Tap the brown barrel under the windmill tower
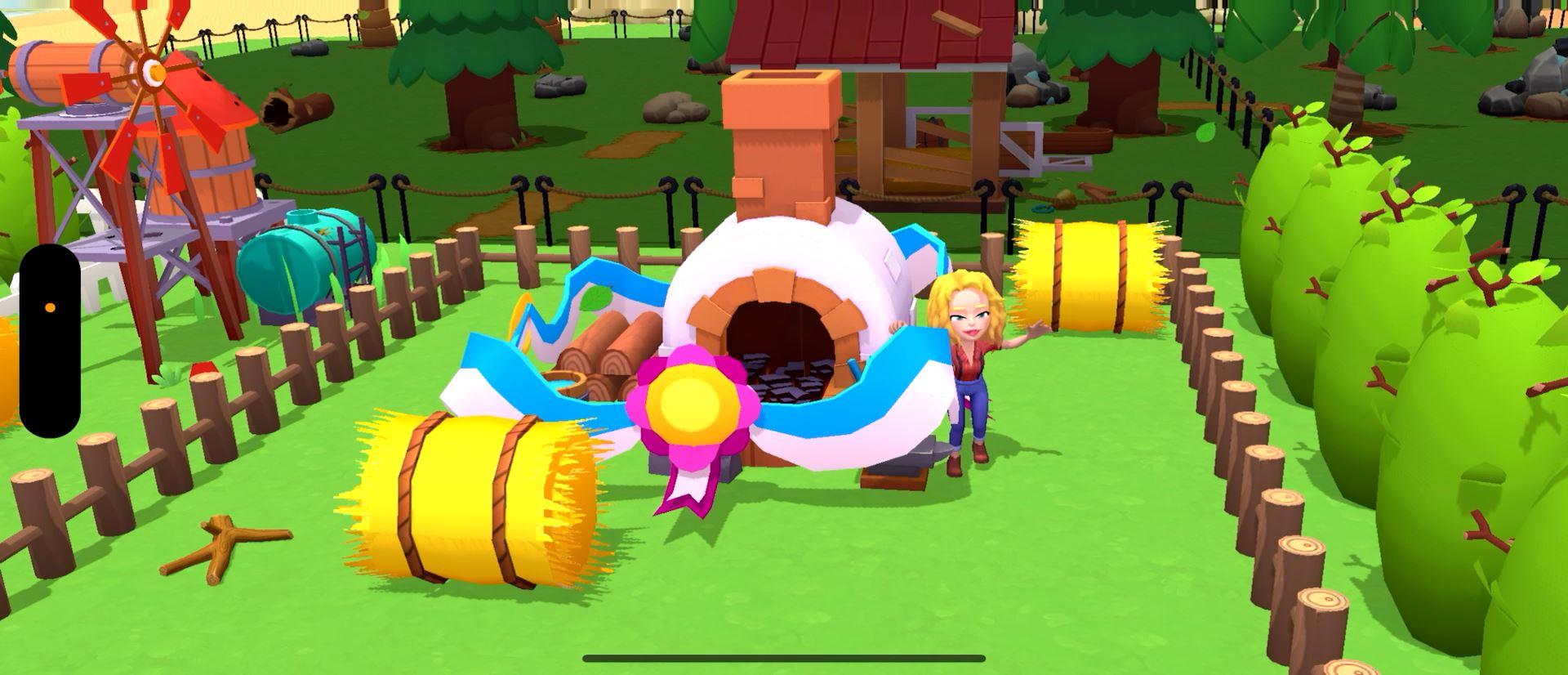The height and width of the screenshot is (675, 1568). 208,163
